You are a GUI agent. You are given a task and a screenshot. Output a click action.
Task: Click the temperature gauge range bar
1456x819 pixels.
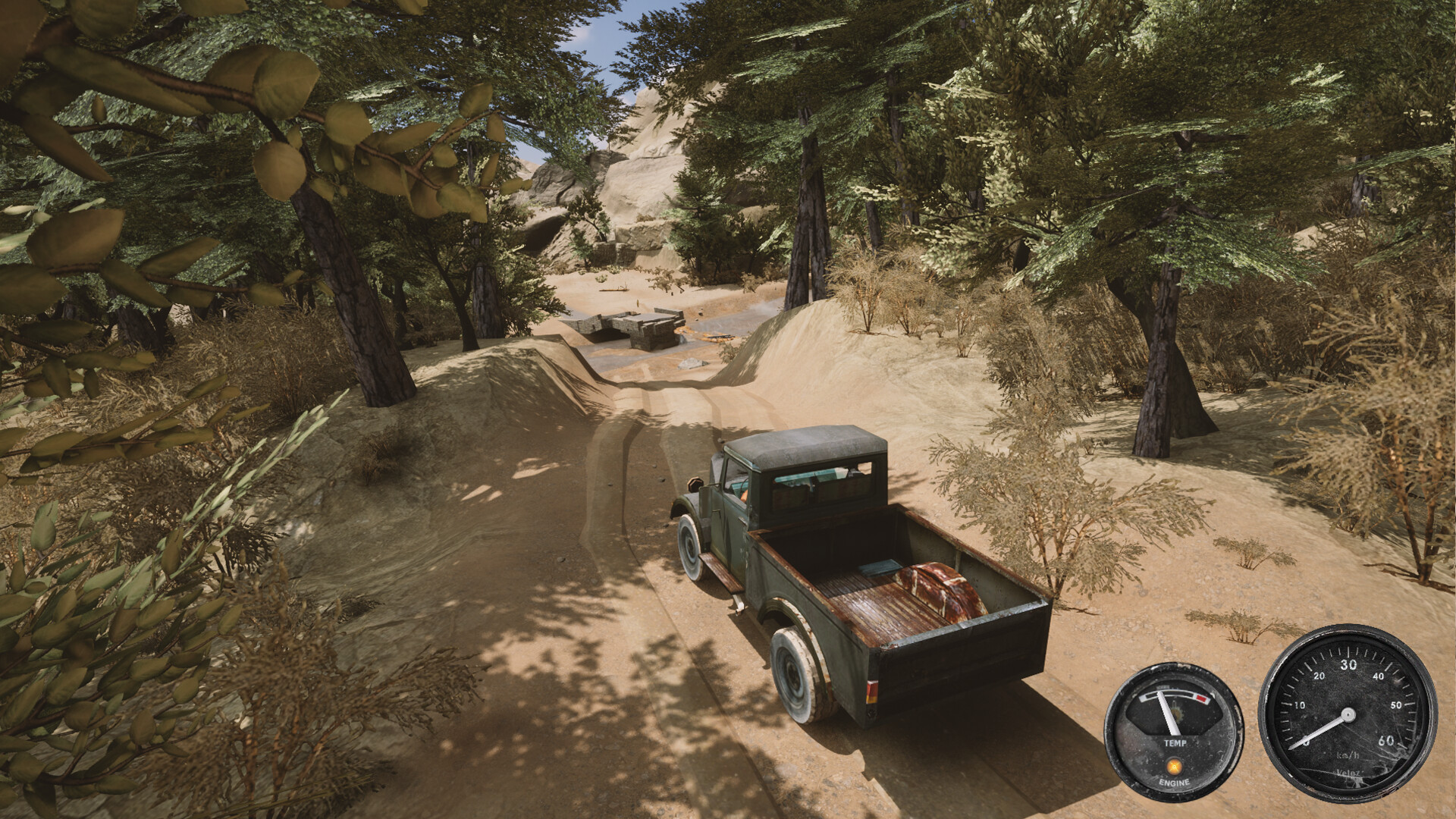tap(1174, 695)
